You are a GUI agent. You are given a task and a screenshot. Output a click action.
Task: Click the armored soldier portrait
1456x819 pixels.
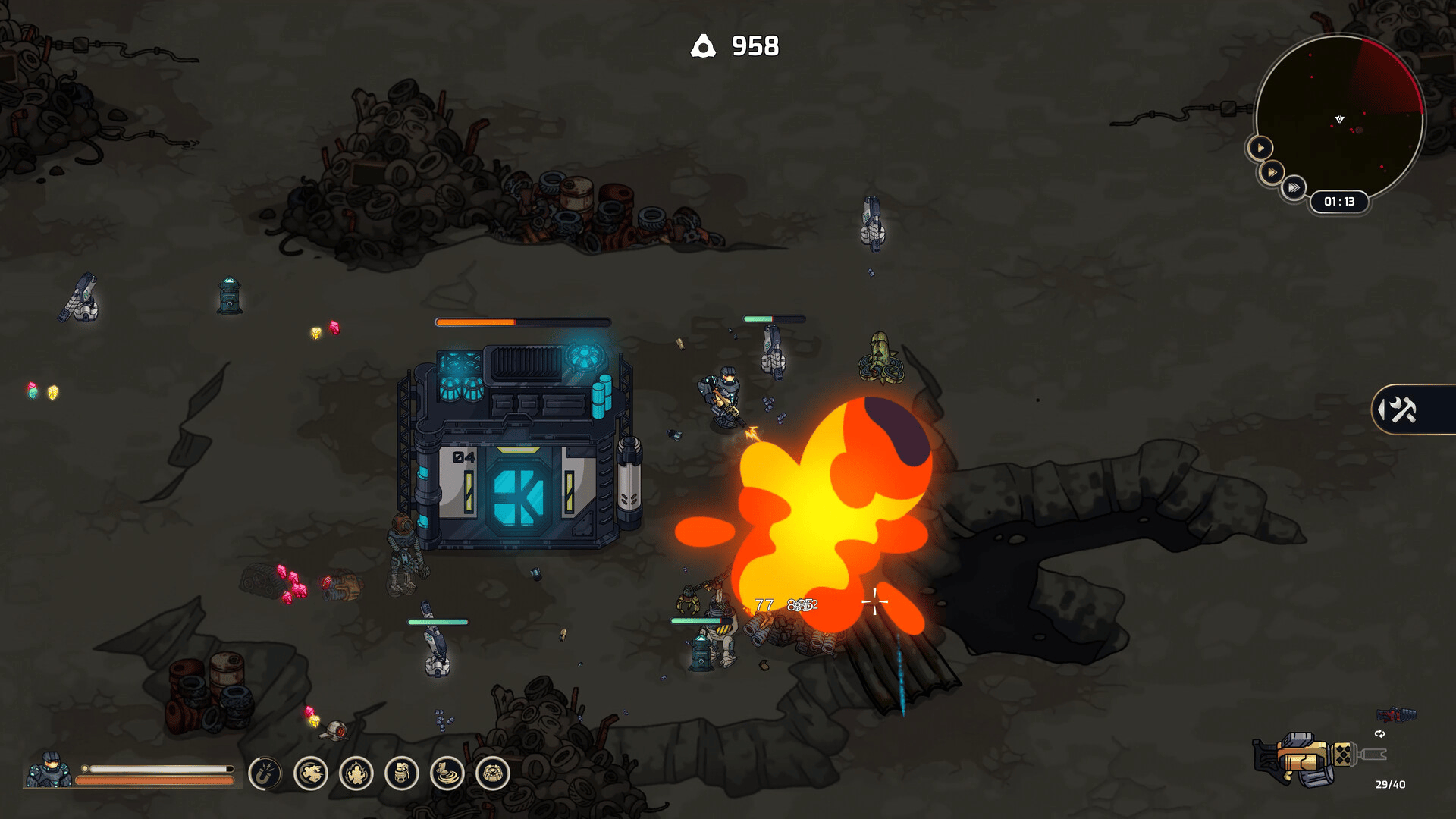pos(49,770)
